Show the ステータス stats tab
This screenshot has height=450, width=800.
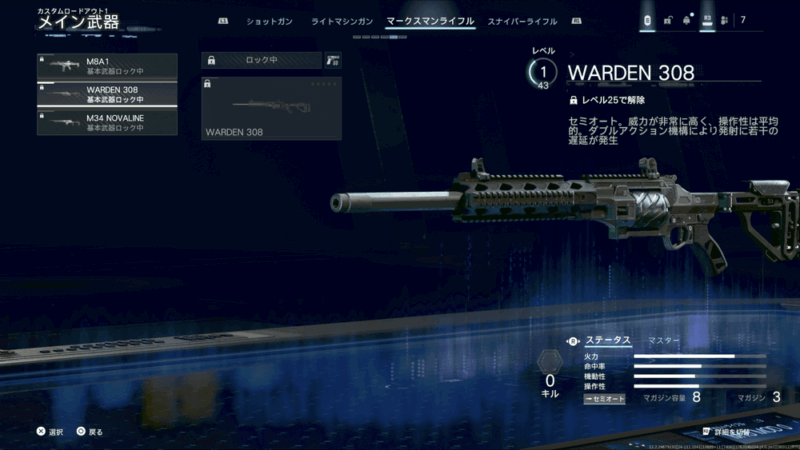point(608,341)
